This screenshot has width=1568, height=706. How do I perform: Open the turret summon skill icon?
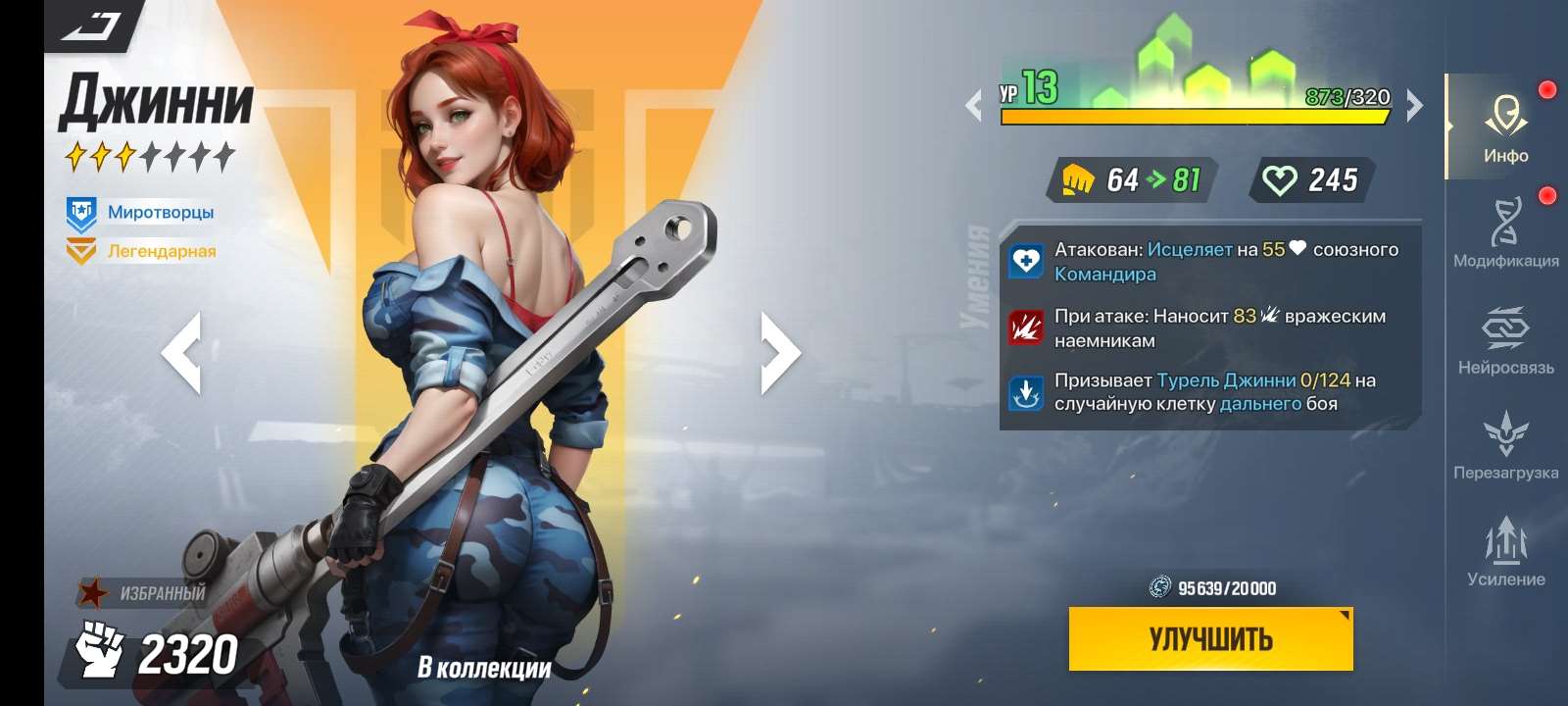pos(1026,391)
